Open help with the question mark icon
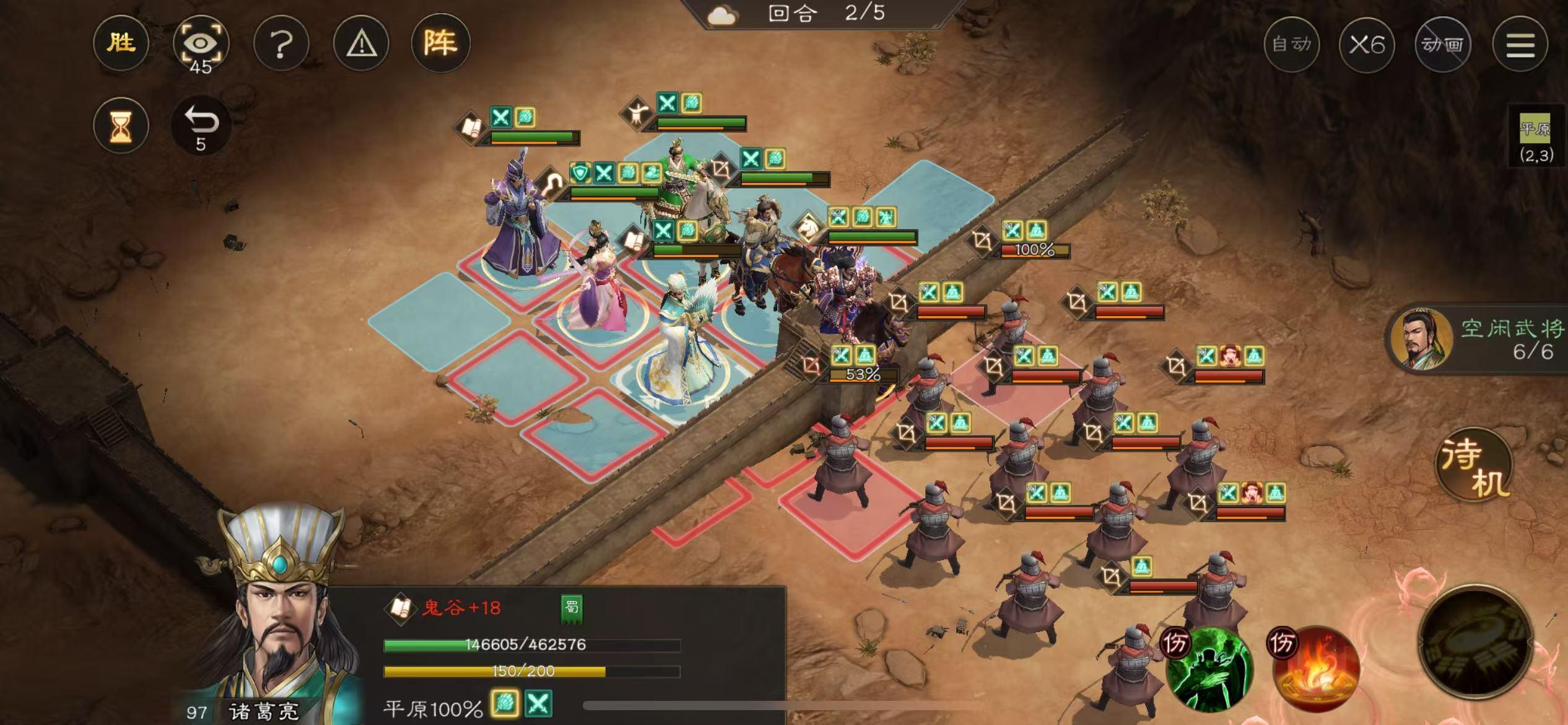Image resolution: width=1568 pixels, height=725 pixels. click(282, 42)
